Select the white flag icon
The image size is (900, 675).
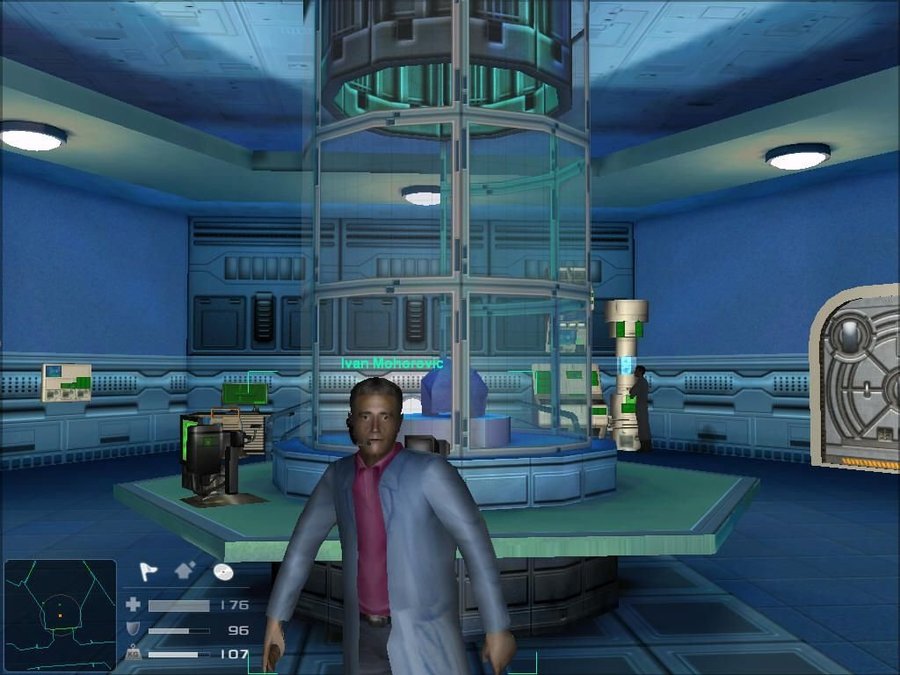(x=148, y=571)
